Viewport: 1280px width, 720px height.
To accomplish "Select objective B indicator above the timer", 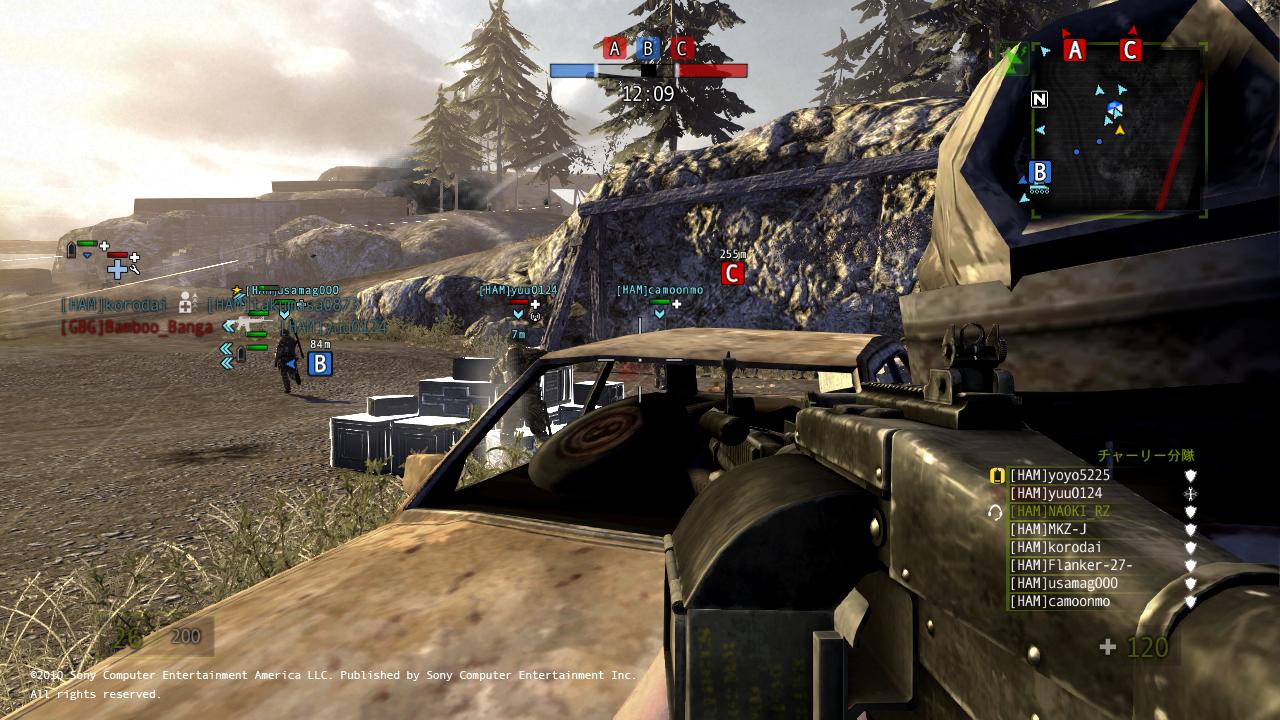I will point(648,48).
